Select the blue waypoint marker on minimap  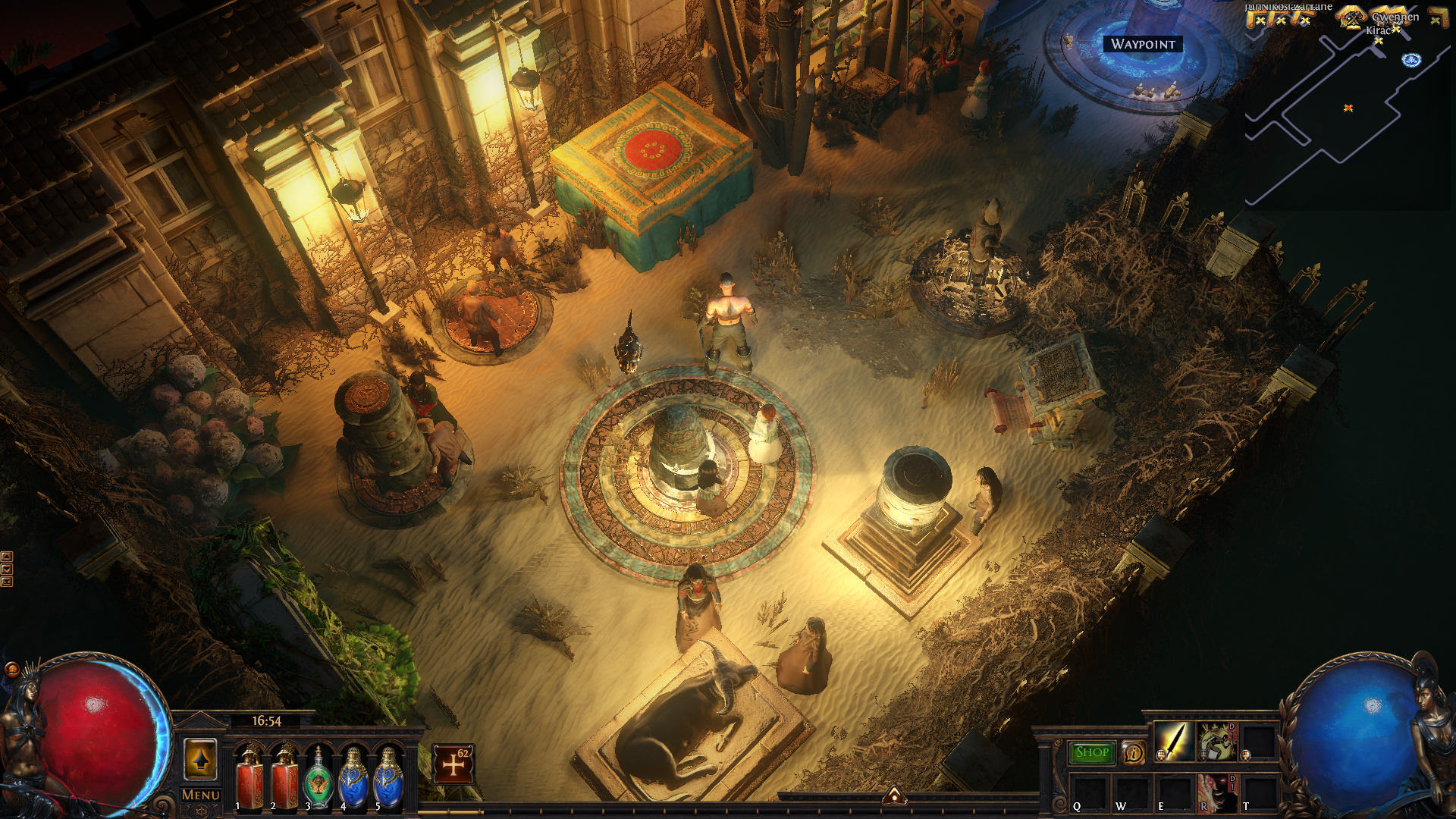tap(1411, 60)
